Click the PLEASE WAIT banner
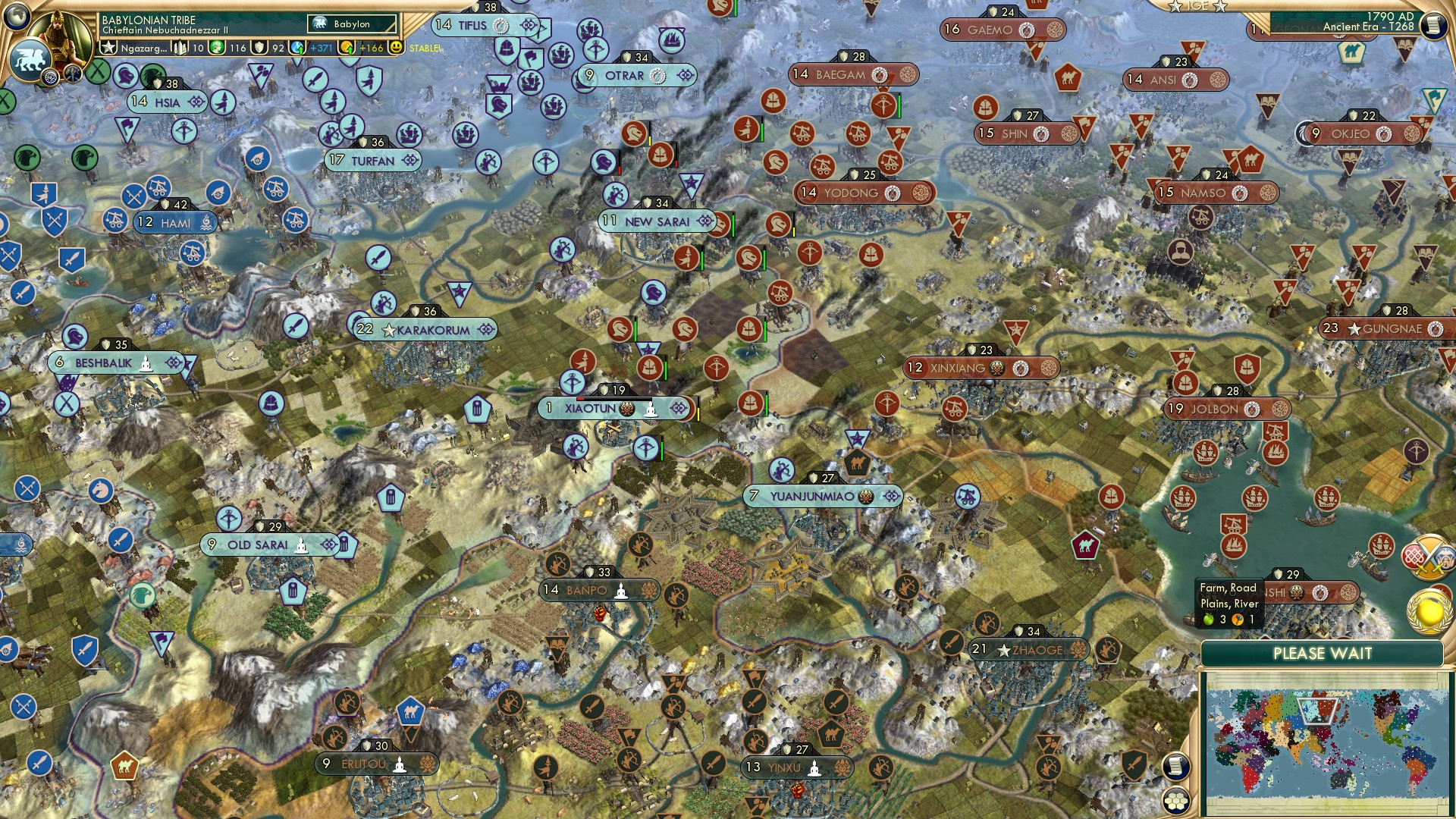Viewport: 1456px width, 819px height. point(1324,654)
